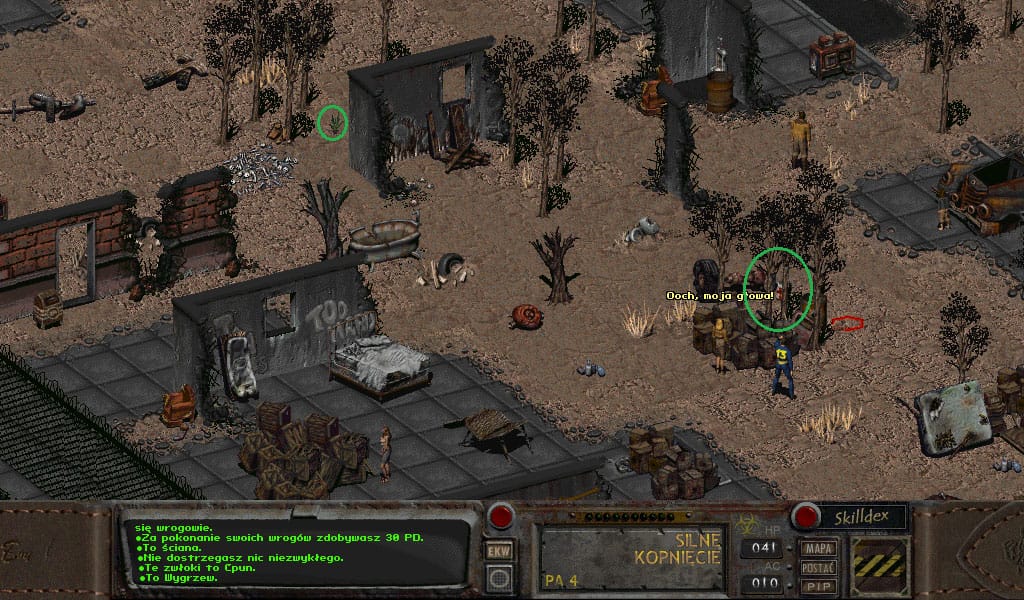
Task: Click the red weapon-switch button
Action: [x=500, y=517]
